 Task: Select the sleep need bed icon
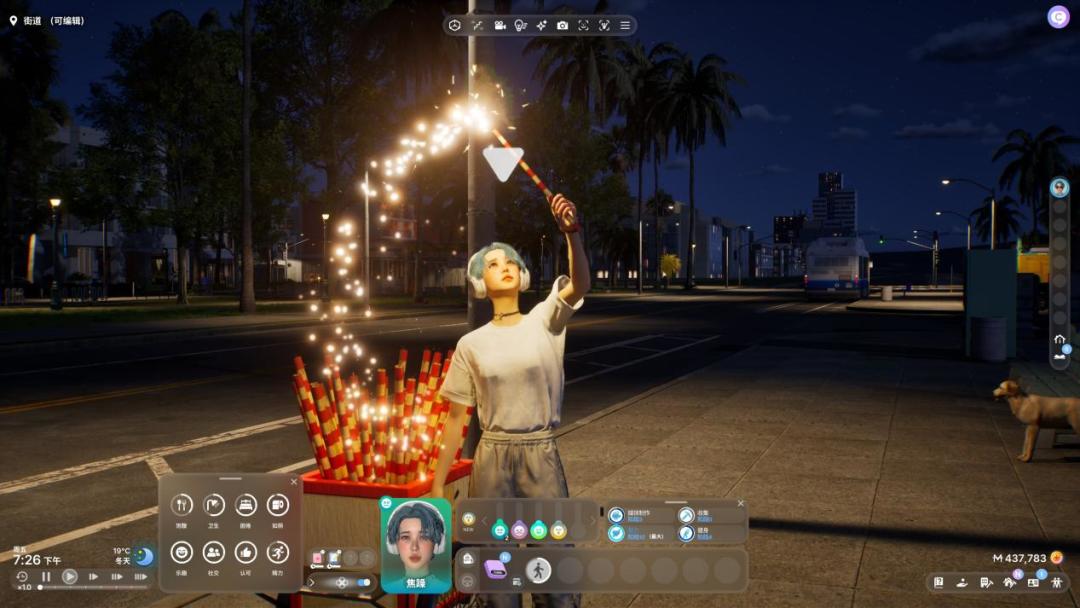tap(246, 505)
